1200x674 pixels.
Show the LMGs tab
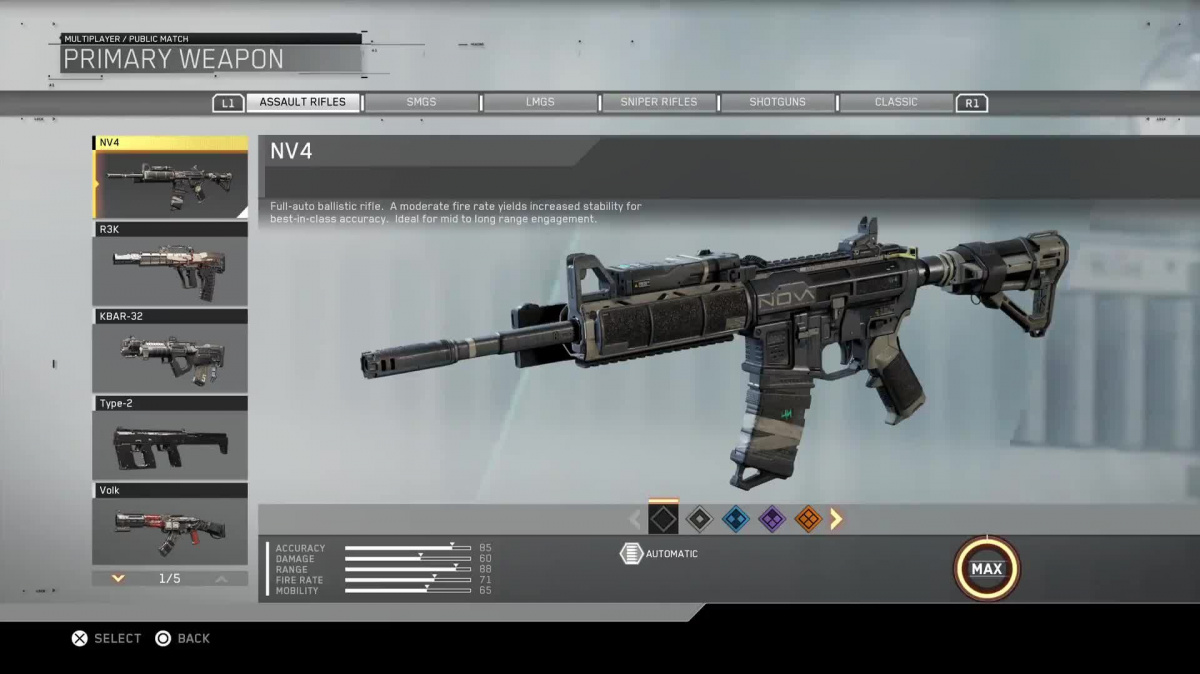tap(540, 102)
